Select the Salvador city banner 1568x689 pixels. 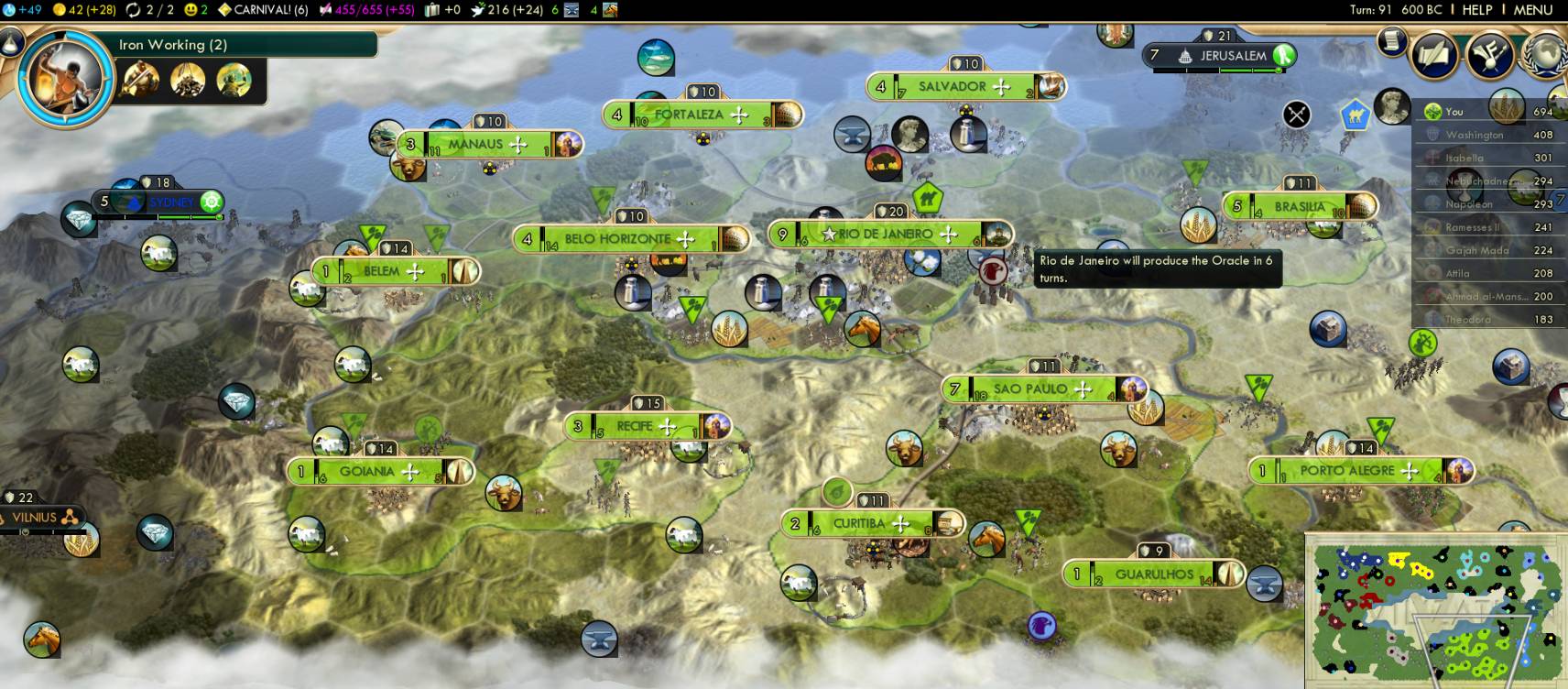[953, 87]
